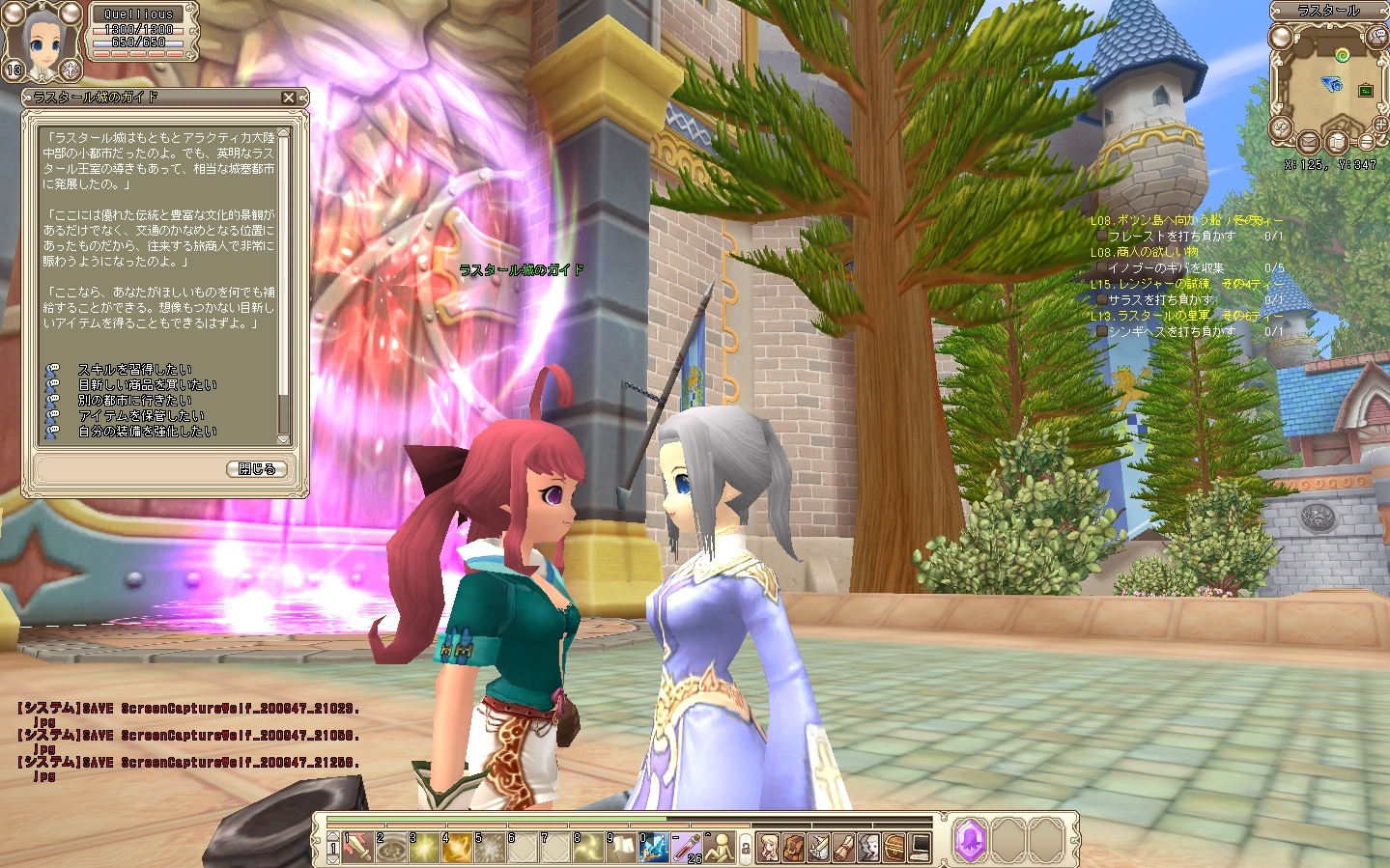Open the book icon below the ラスタール minimap
The width and height of the screenshot is (1390, 868).
tap(1337, 142)
